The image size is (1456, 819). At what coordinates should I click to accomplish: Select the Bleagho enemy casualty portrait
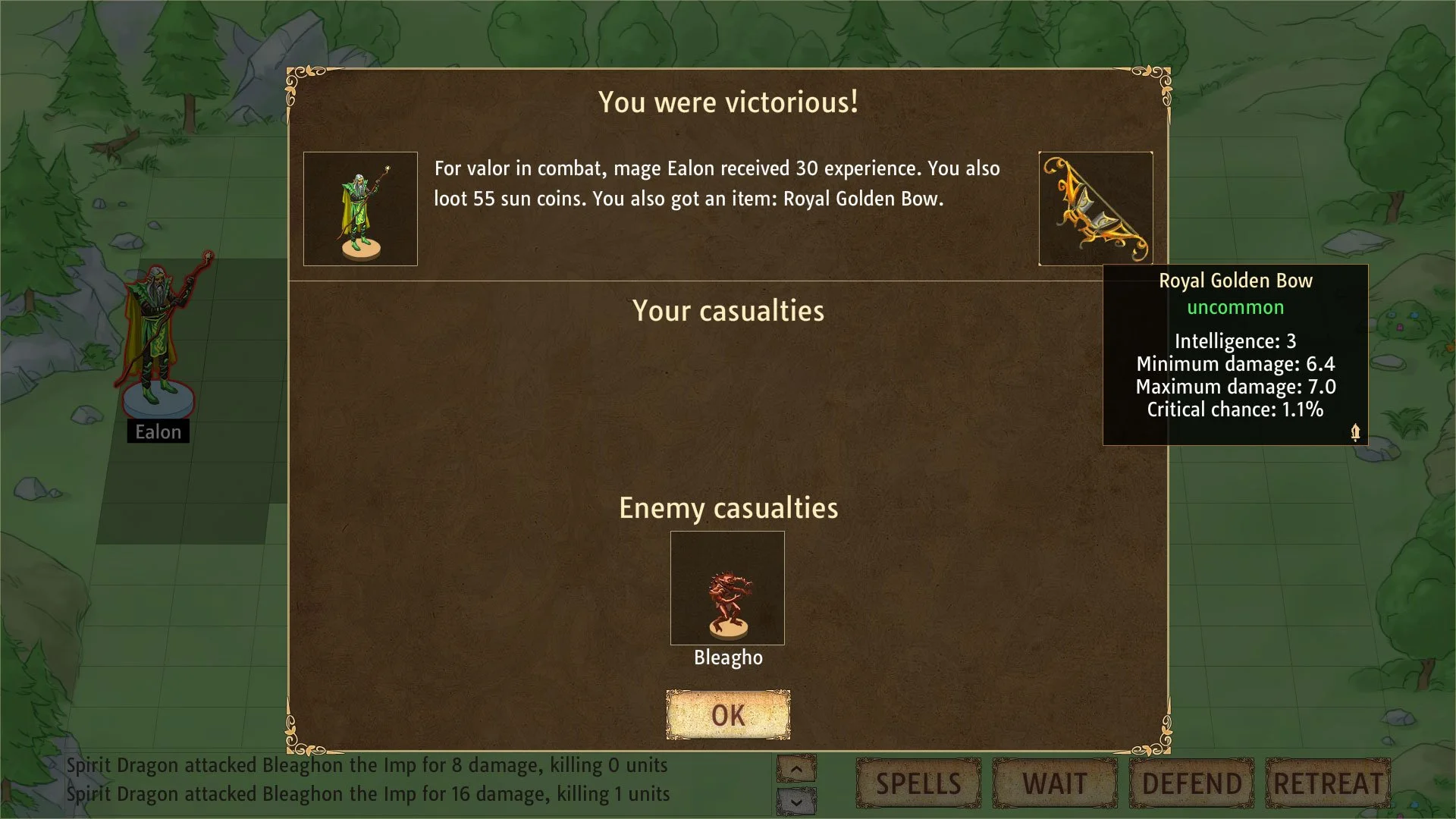(727, 588)
